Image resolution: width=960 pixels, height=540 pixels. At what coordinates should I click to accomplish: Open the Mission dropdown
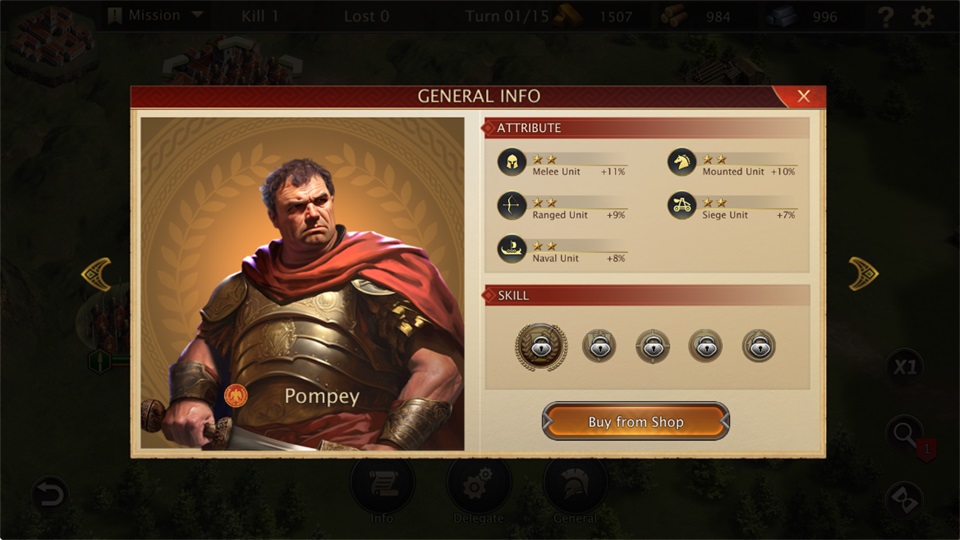pyautogui.click(x=155, y=16)
